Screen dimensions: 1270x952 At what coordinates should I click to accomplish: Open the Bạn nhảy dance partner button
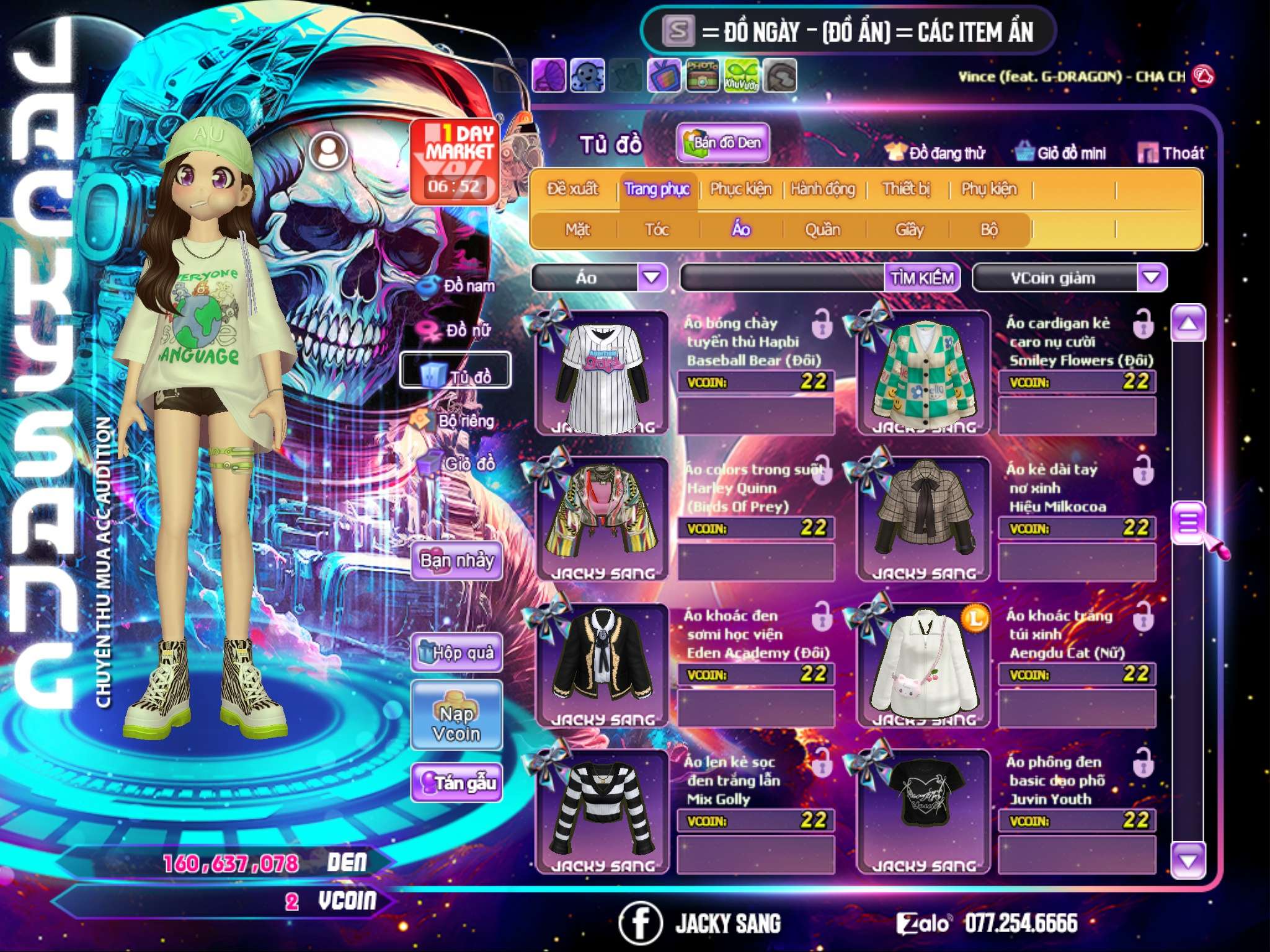coord(456,561)
